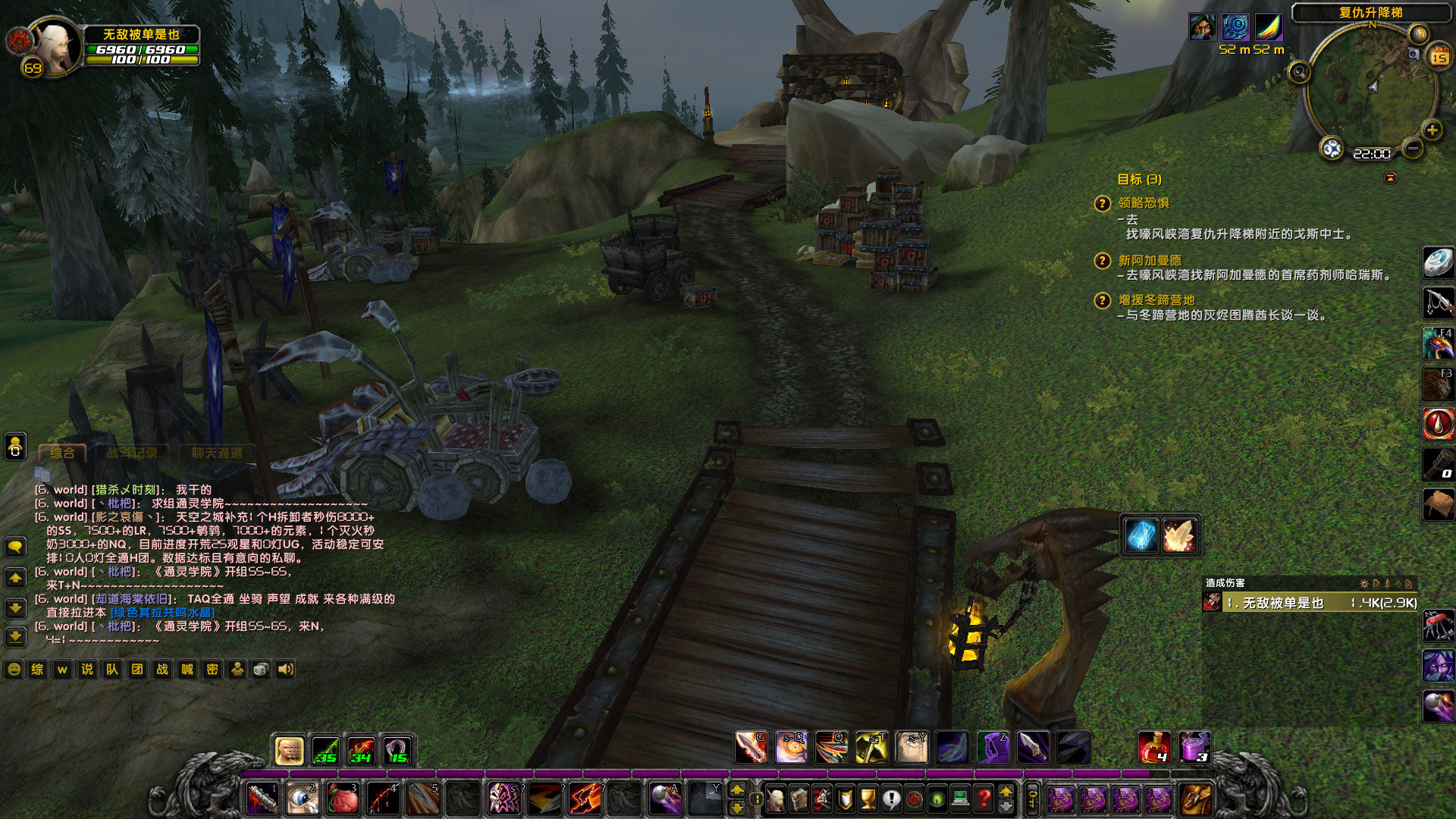Zoom in the minimap with the plus button
The image size is (1456, 819).
(1432, 130)
